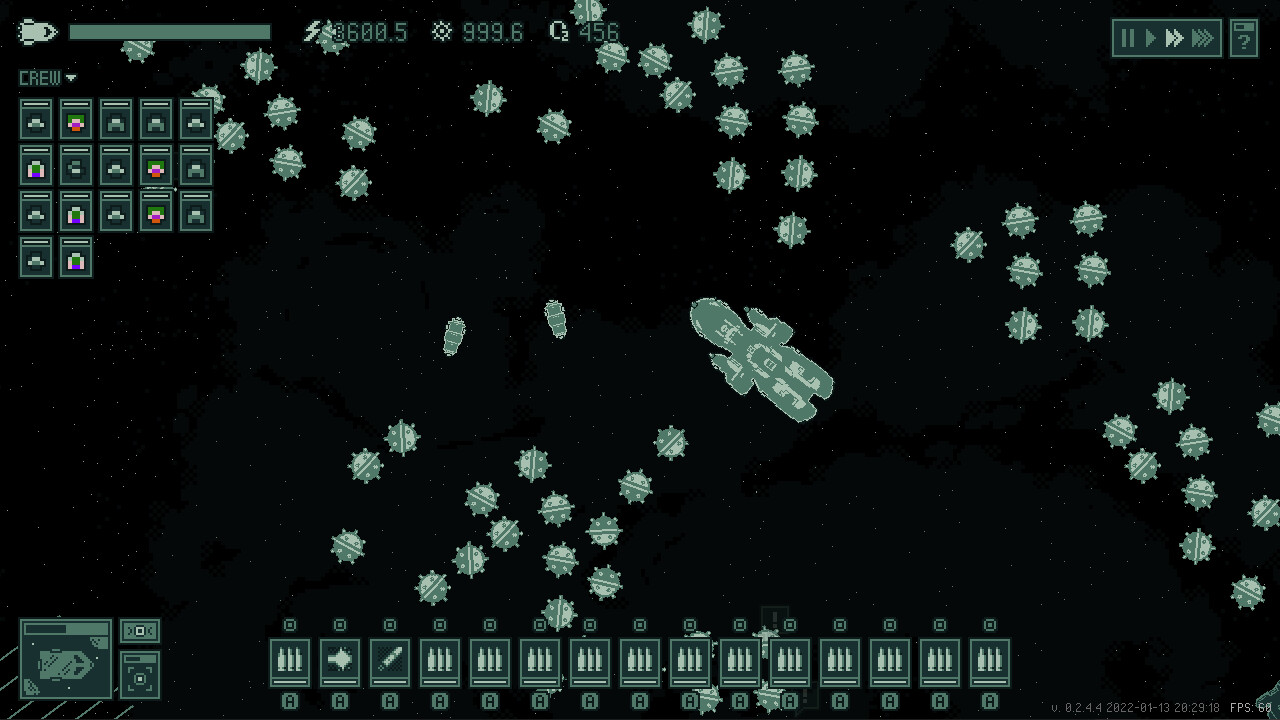
Task: Click the ship health bar at top left
Action: (170, 31)
